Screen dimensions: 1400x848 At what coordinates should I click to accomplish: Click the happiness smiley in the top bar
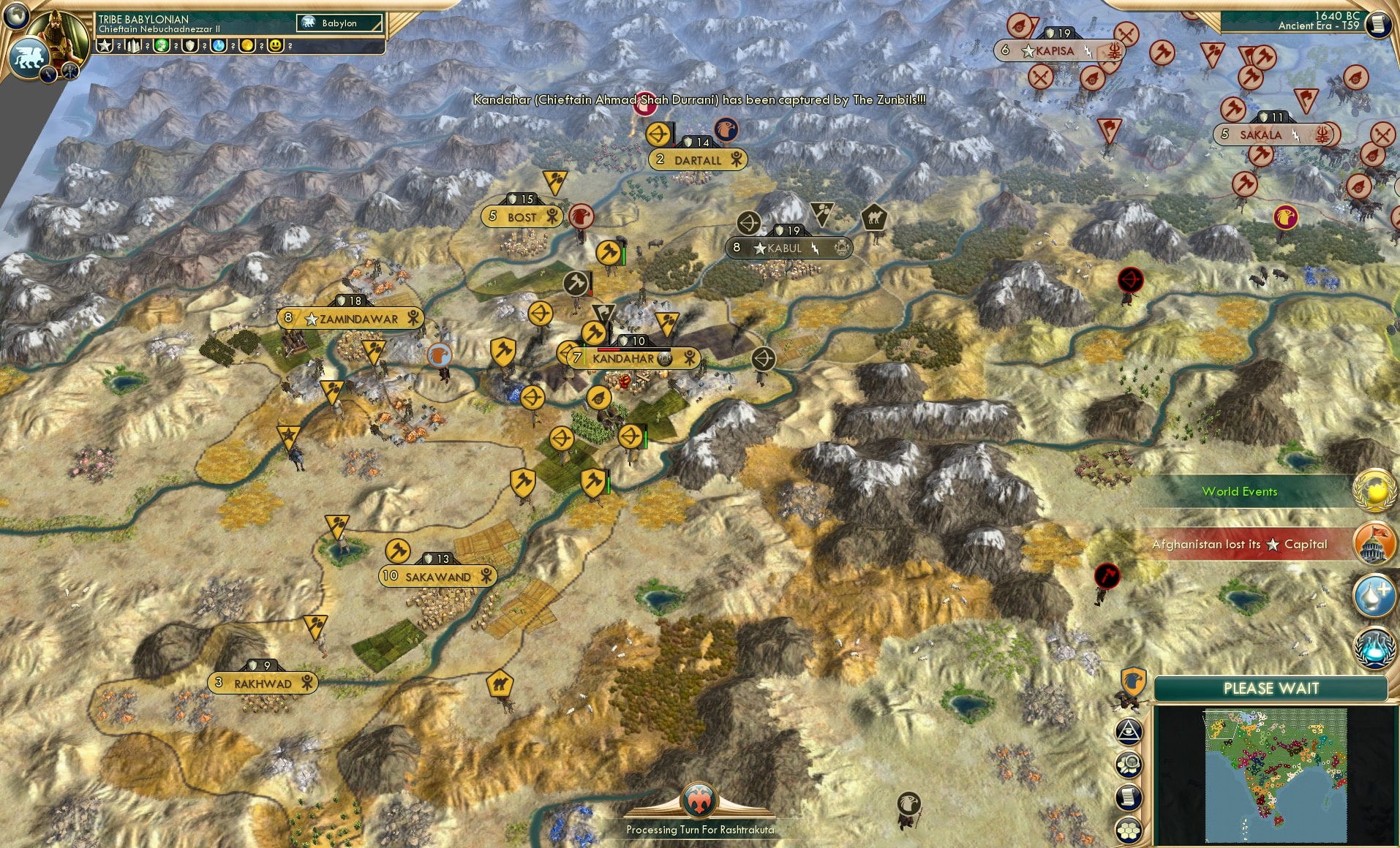pos(276,46)
